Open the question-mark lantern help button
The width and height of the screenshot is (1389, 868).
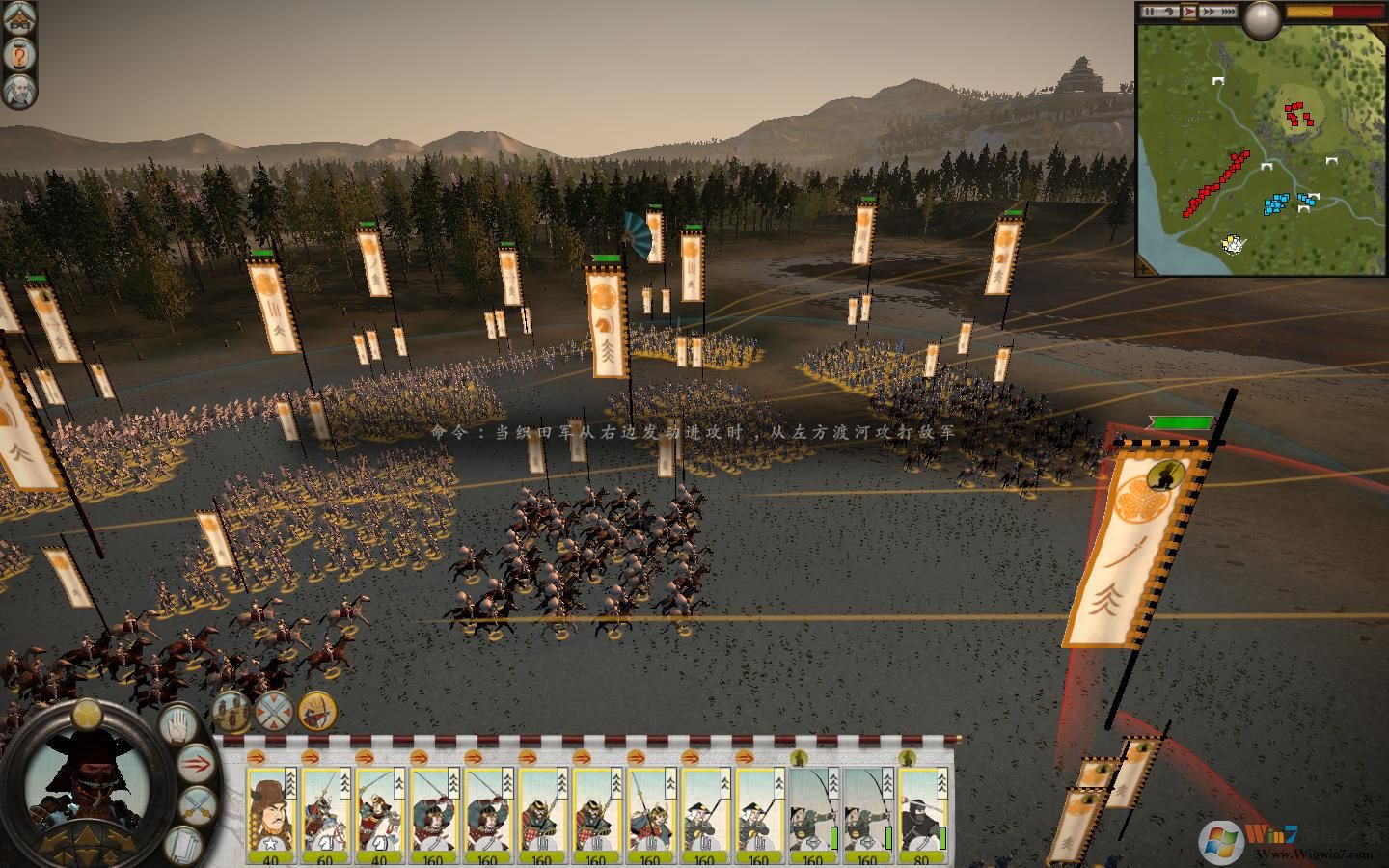point(19,54)
